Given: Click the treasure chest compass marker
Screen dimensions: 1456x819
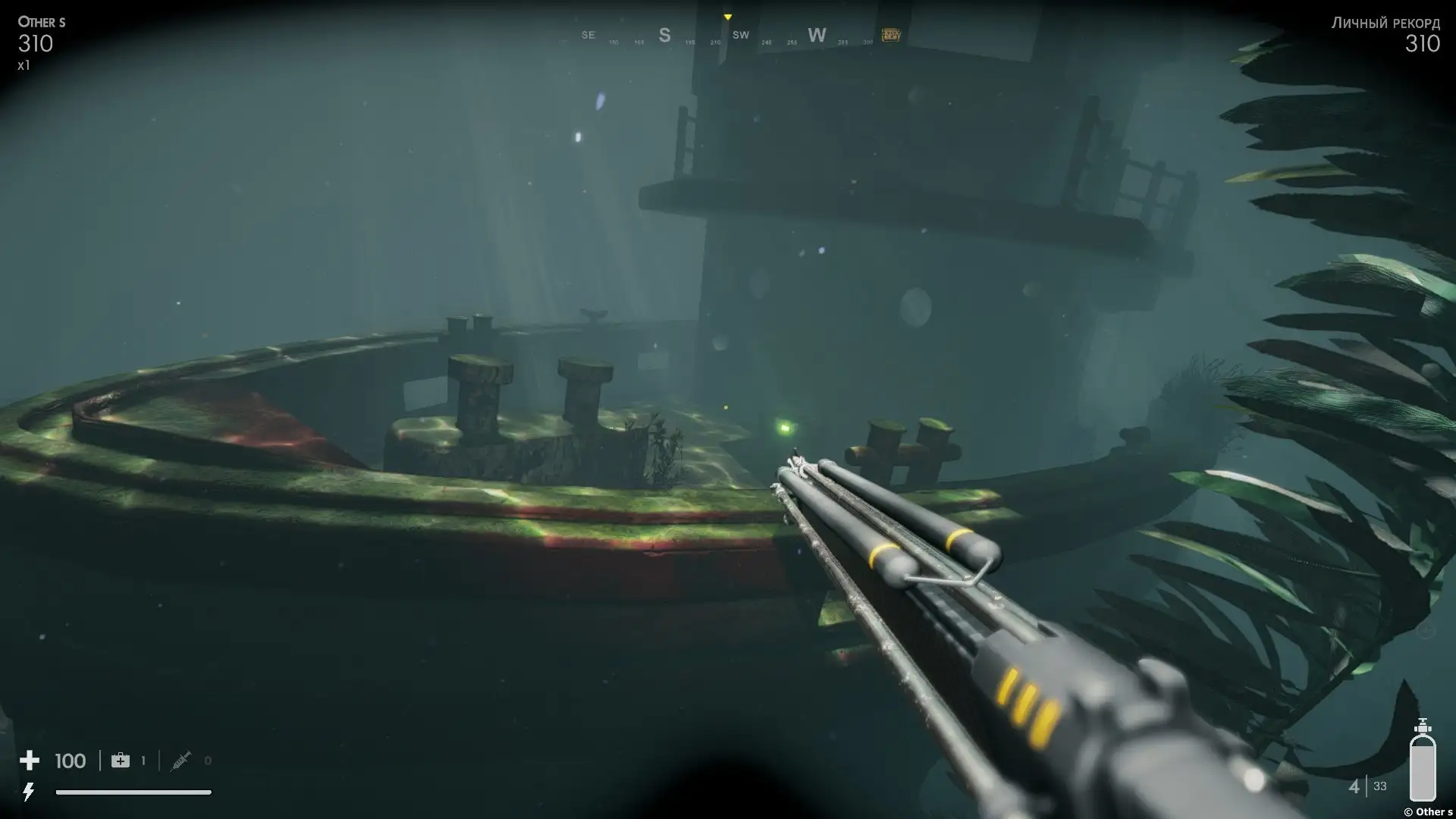Looking at the screenshot, I should (891, 35).
